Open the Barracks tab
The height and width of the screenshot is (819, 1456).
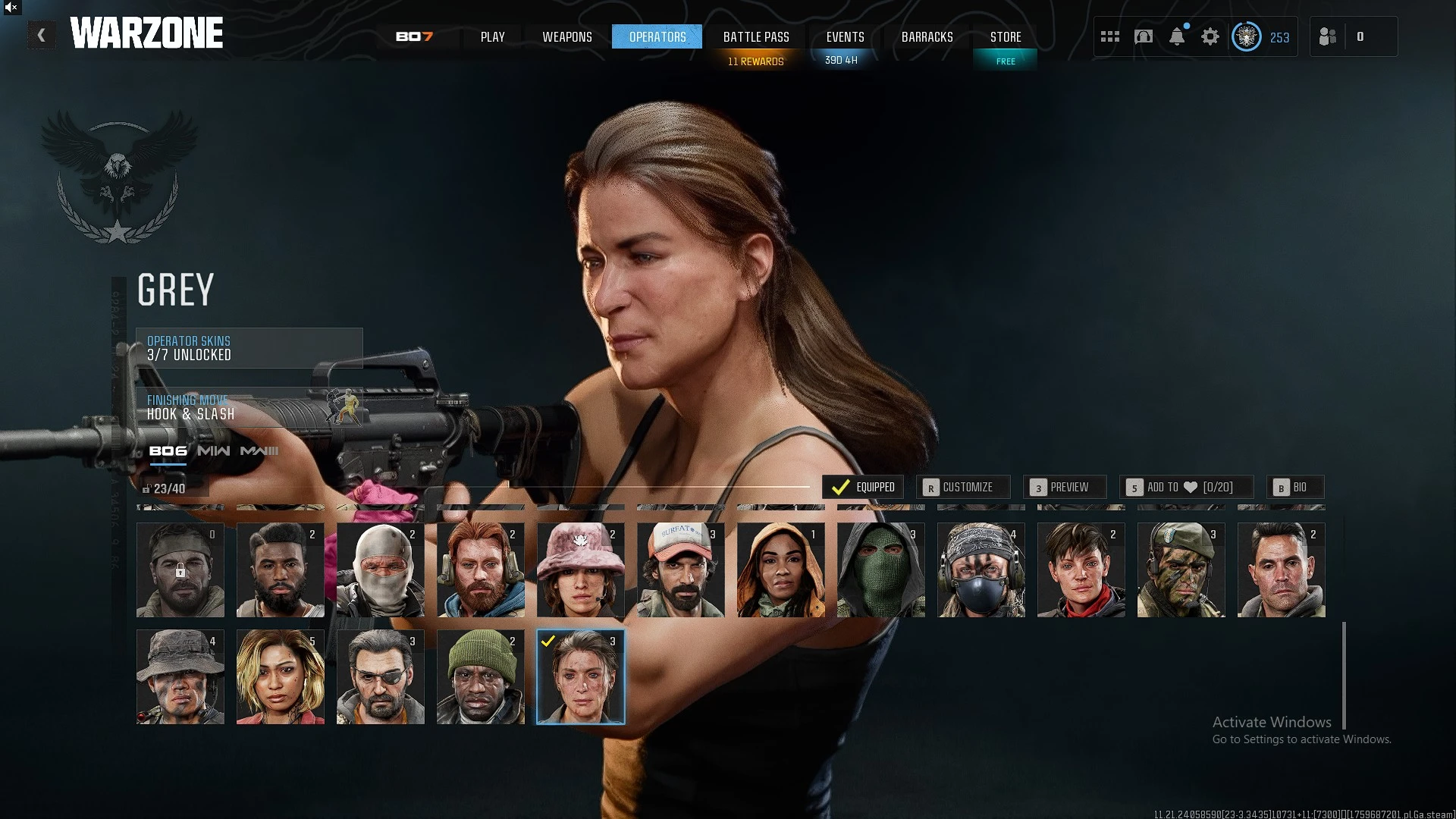tap(927, 36)
